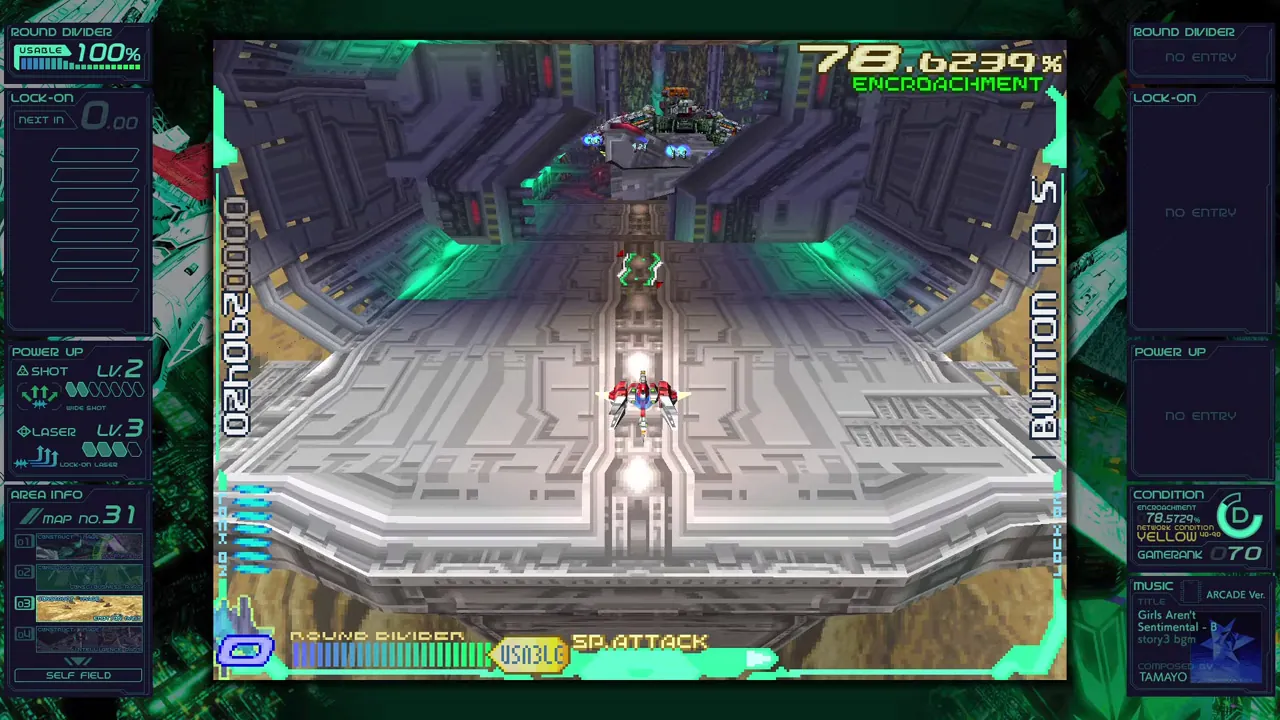
Task: Click the blue zero stock icon near Round Divider
Action: click(246, 650)
